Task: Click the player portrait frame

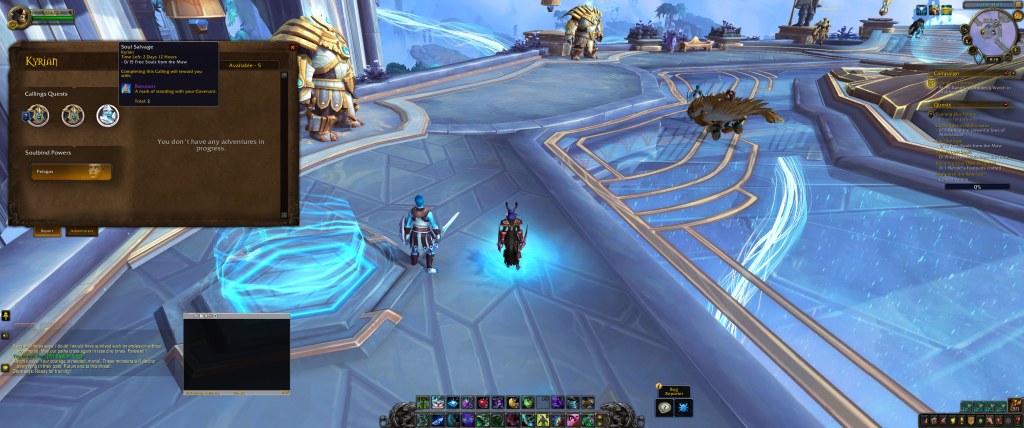Action: click(19, 16)
